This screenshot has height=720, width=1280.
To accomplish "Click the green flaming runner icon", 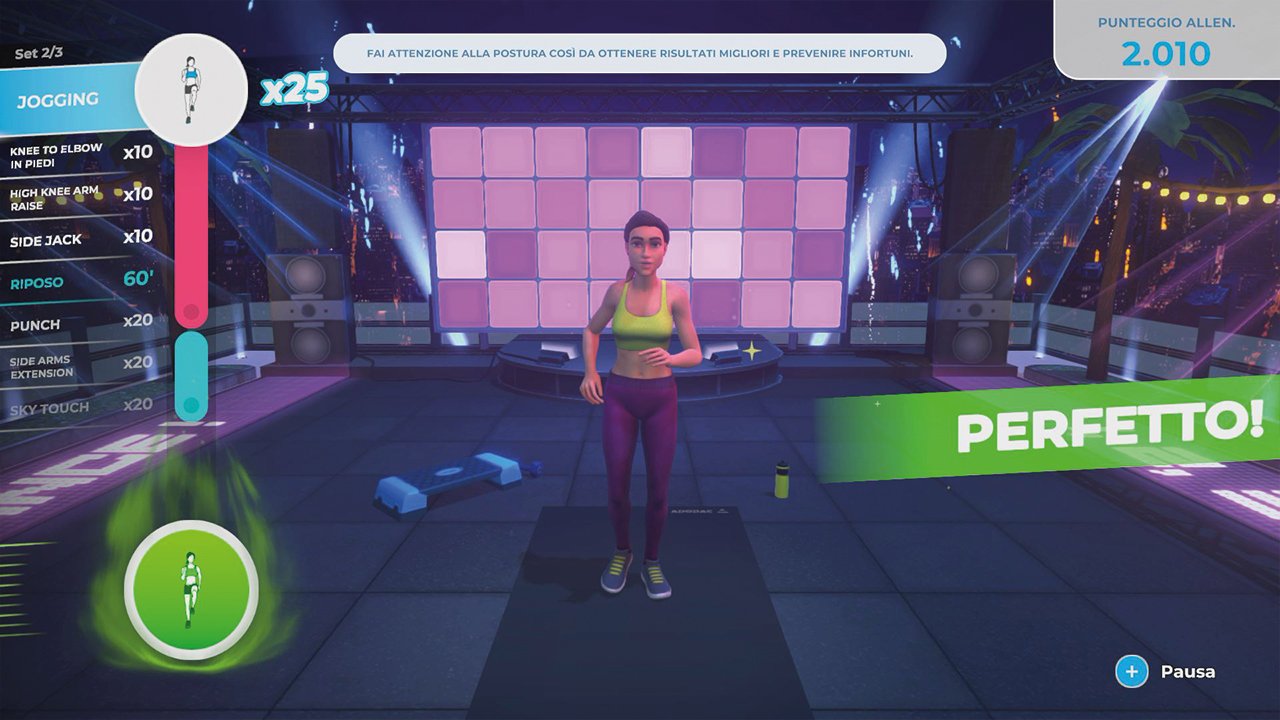I will pos(190,590).
